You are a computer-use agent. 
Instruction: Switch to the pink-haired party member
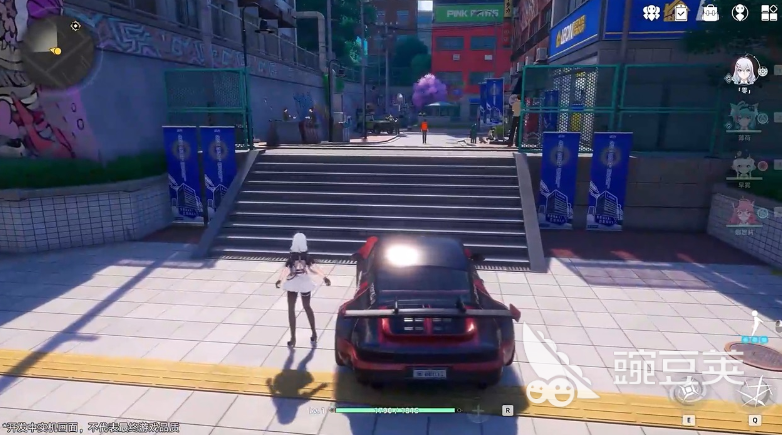(743, 212)
